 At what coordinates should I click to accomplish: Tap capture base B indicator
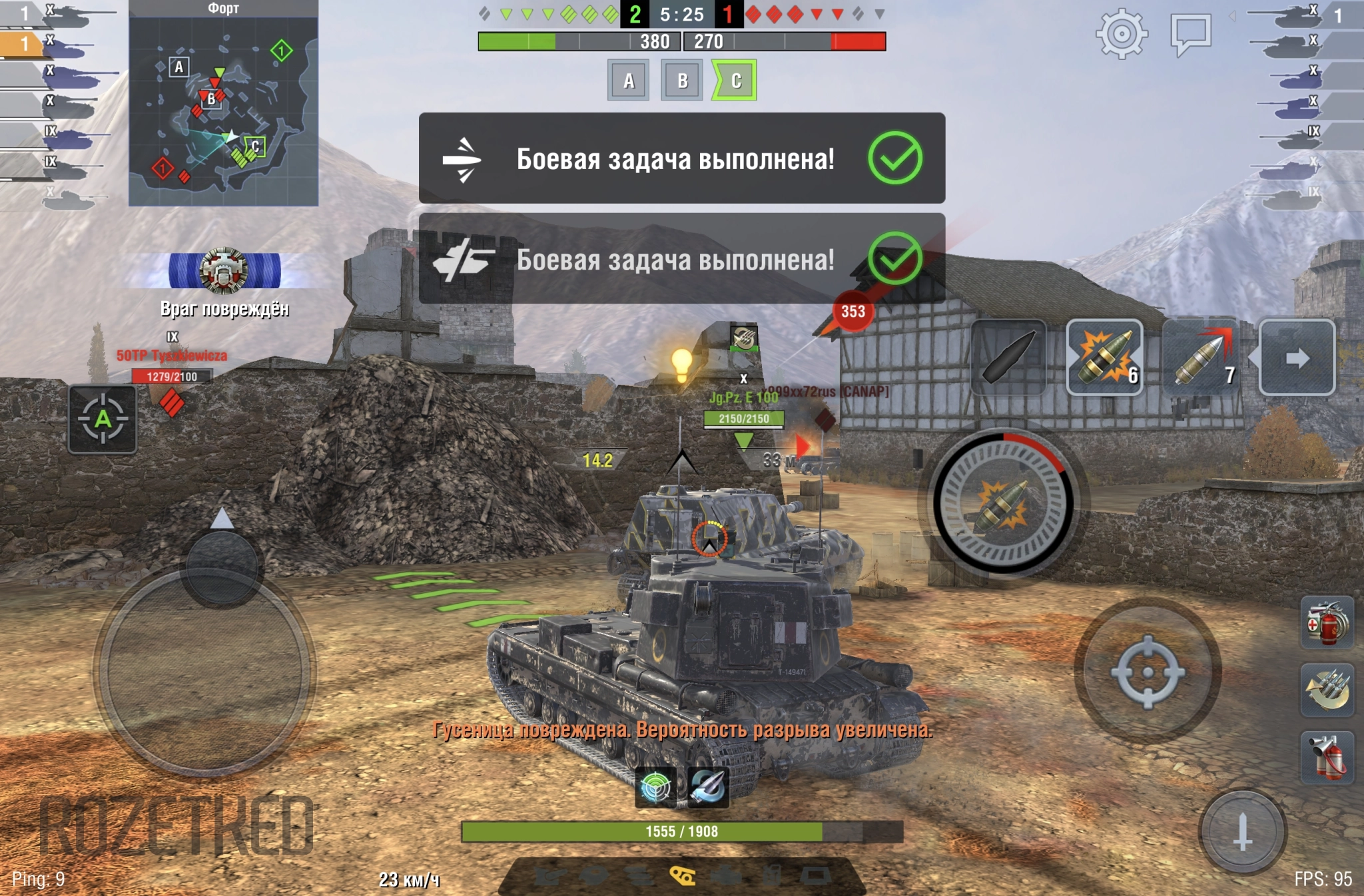pos(681,81)
